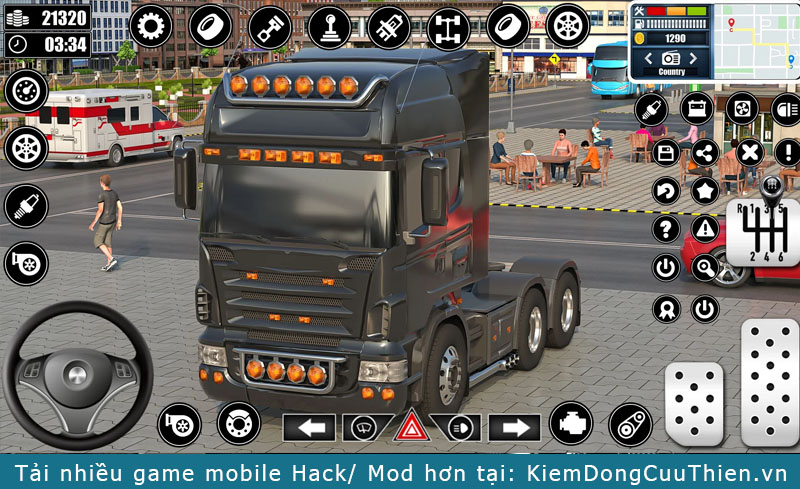
Task: Tap the piston engine part icon
Action: pos(270,25)
